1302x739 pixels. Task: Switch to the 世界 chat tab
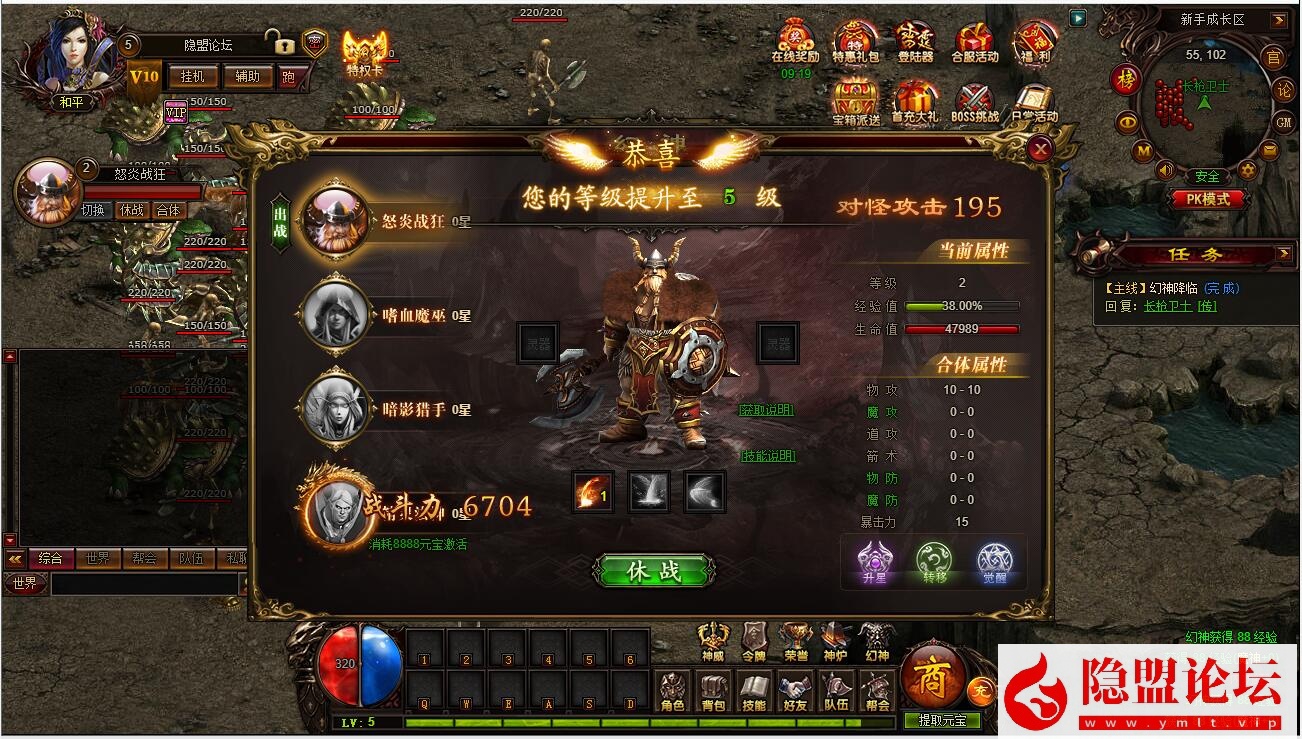98,558
